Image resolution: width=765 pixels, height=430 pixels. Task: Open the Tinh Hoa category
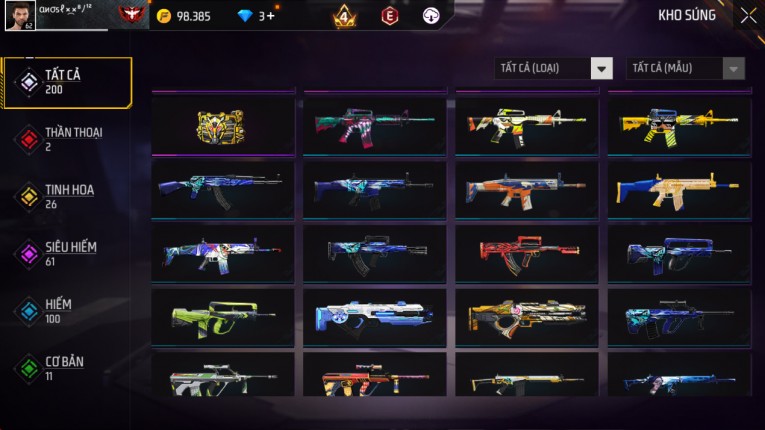coord(67,196)
